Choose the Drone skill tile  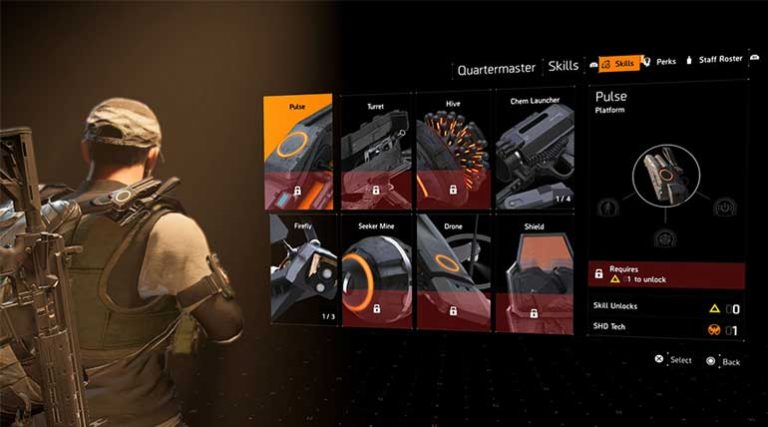[x=453, y=270]
